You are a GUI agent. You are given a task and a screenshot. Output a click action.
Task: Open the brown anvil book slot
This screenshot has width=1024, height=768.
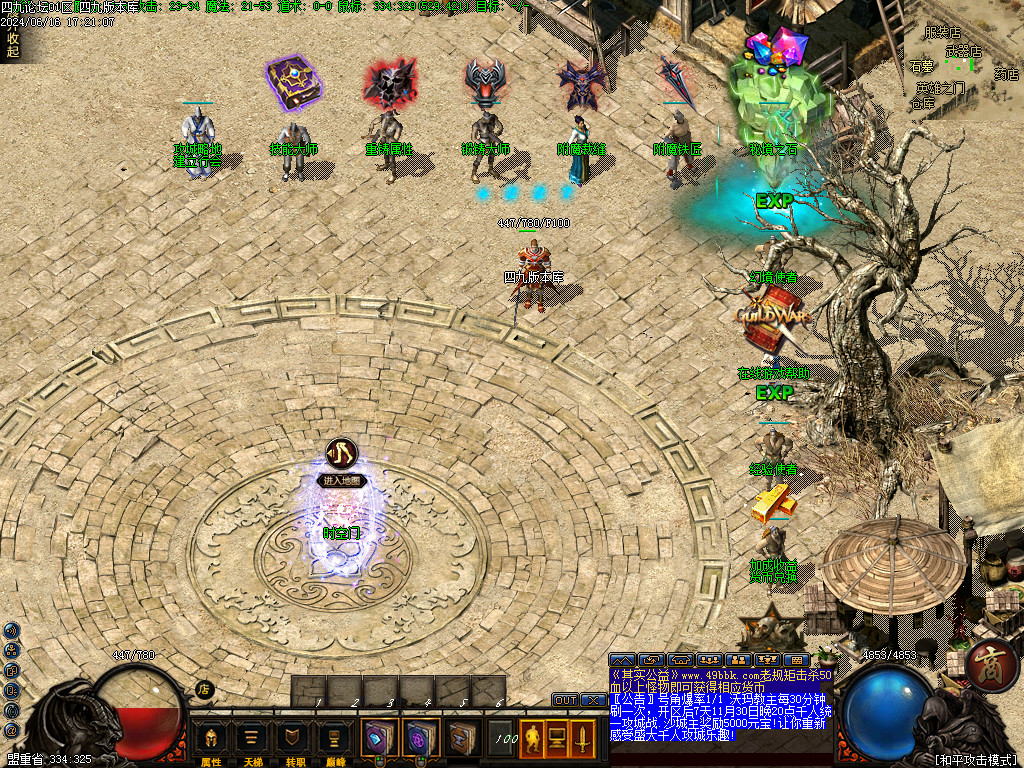(x=461, y=739)
